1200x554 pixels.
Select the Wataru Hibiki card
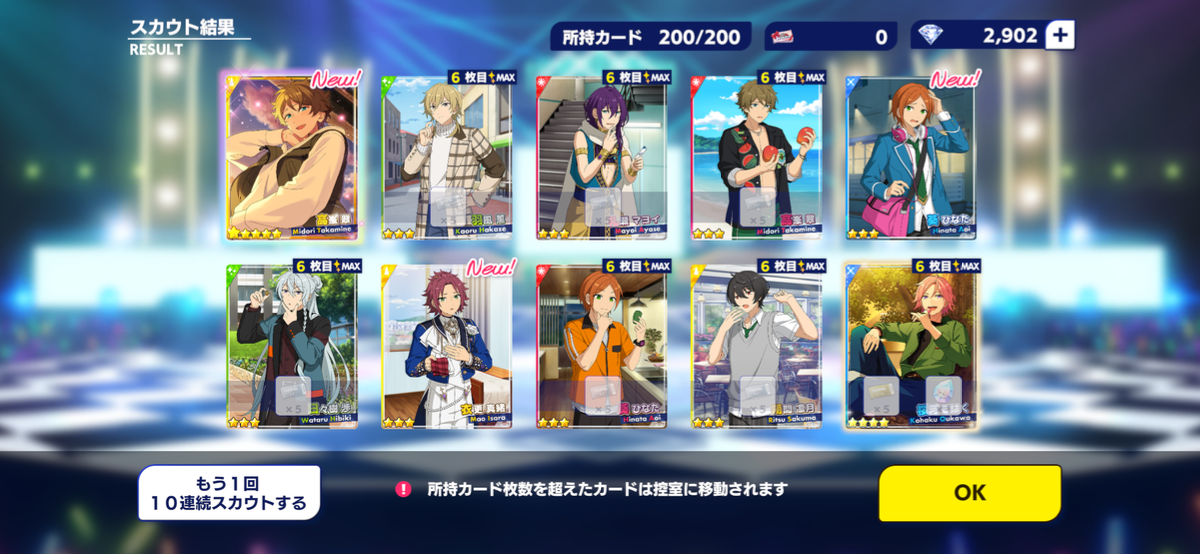(x=292, y=346)
